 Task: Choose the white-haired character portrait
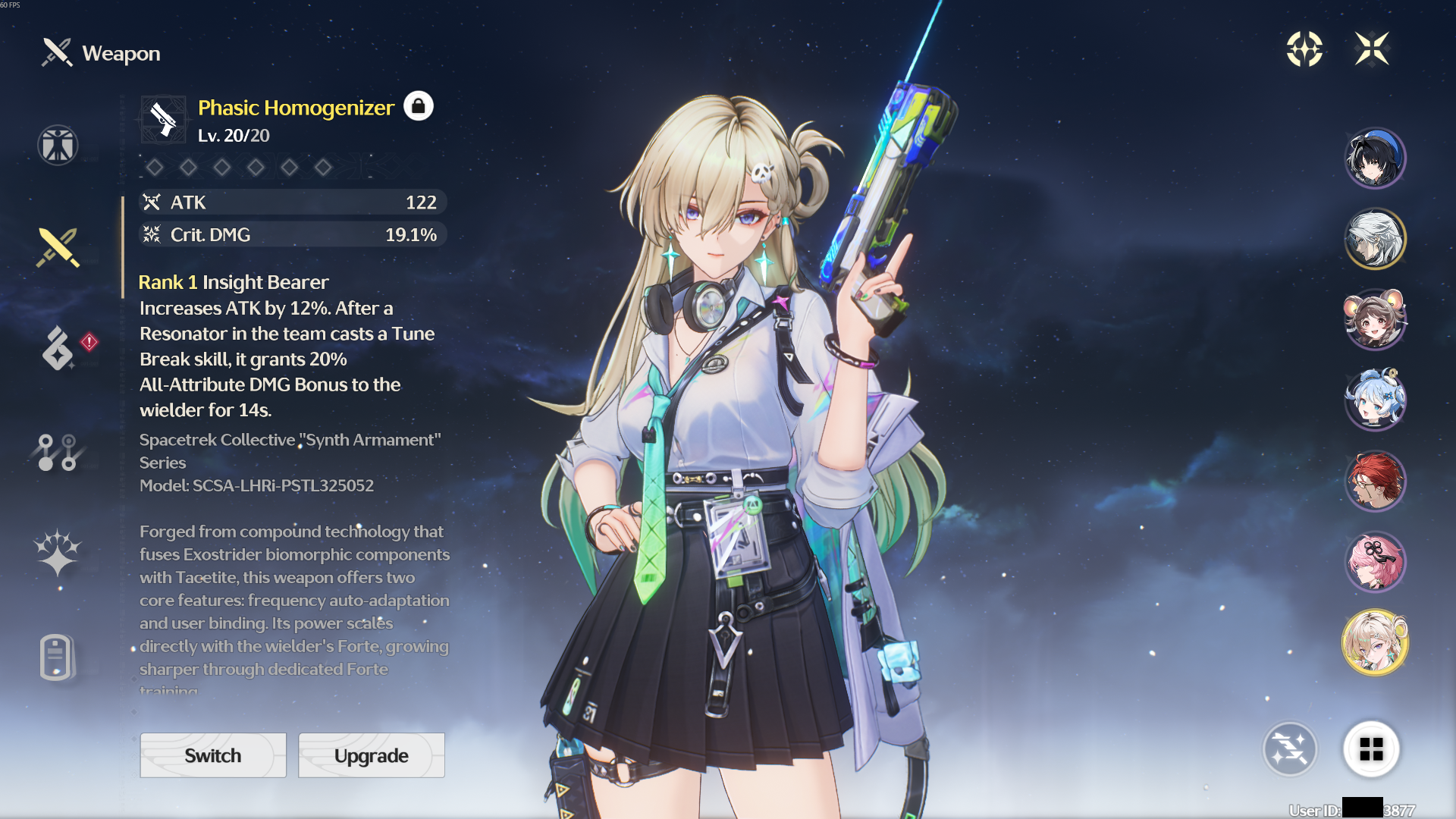1375,239
